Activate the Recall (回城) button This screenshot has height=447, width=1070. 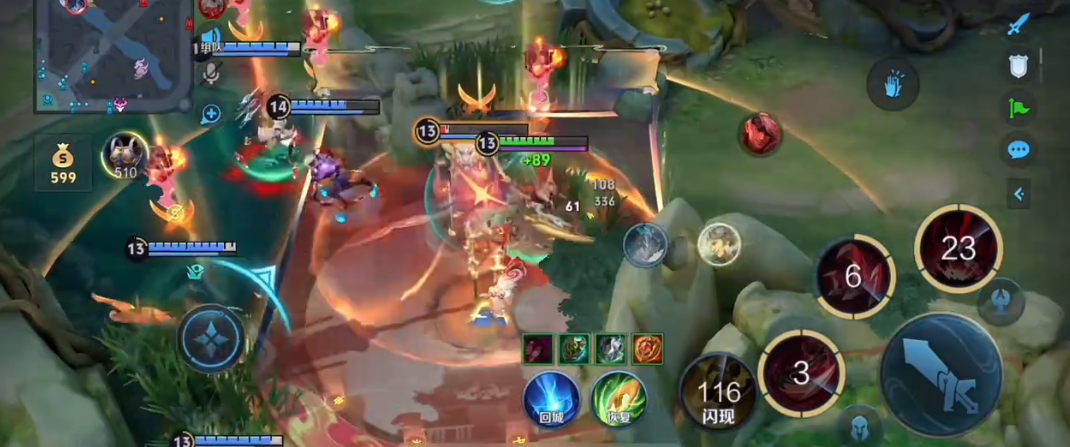click(552, 398)
